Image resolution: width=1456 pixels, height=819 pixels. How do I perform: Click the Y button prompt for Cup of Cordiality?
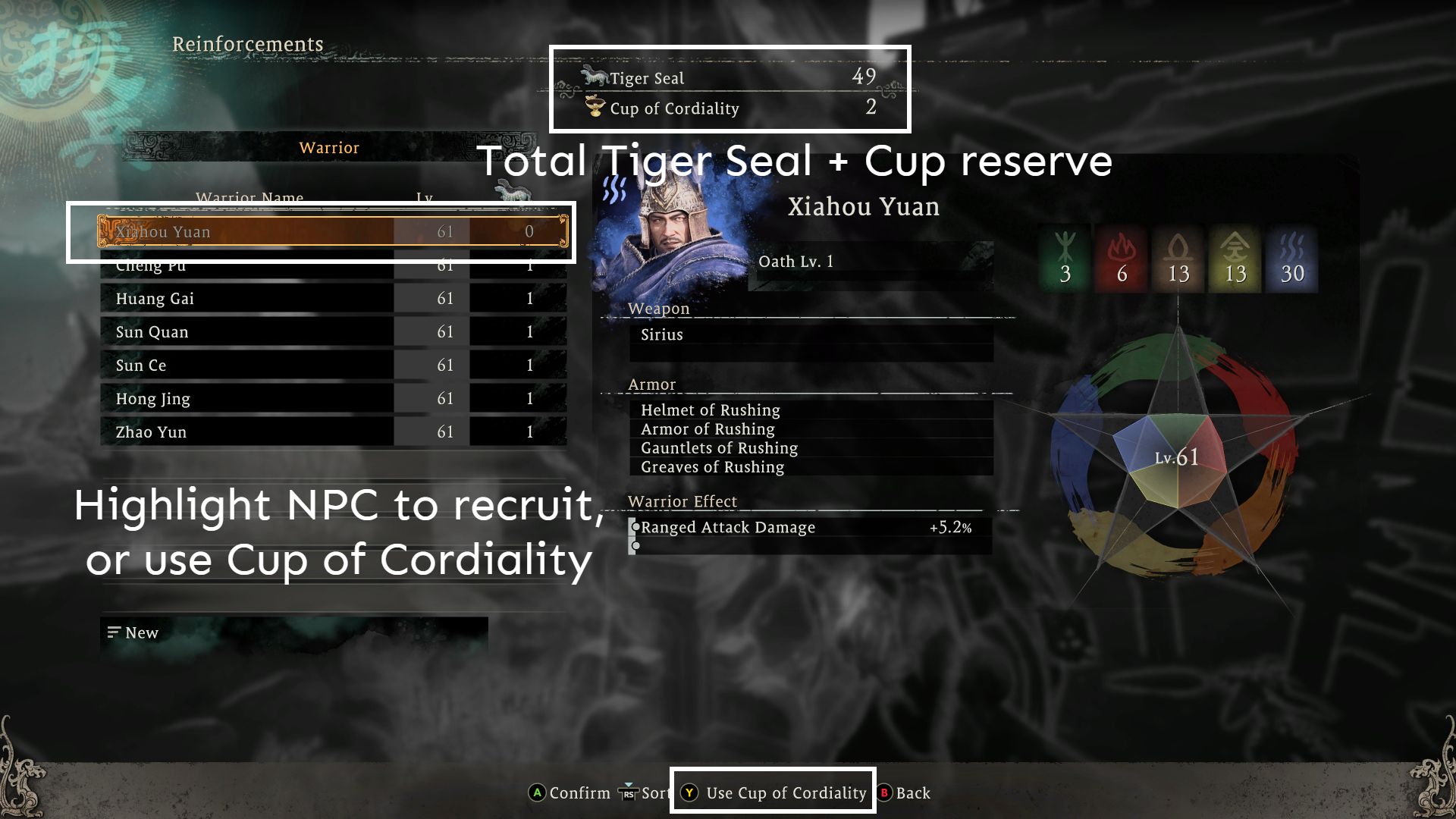pos(689,793)
